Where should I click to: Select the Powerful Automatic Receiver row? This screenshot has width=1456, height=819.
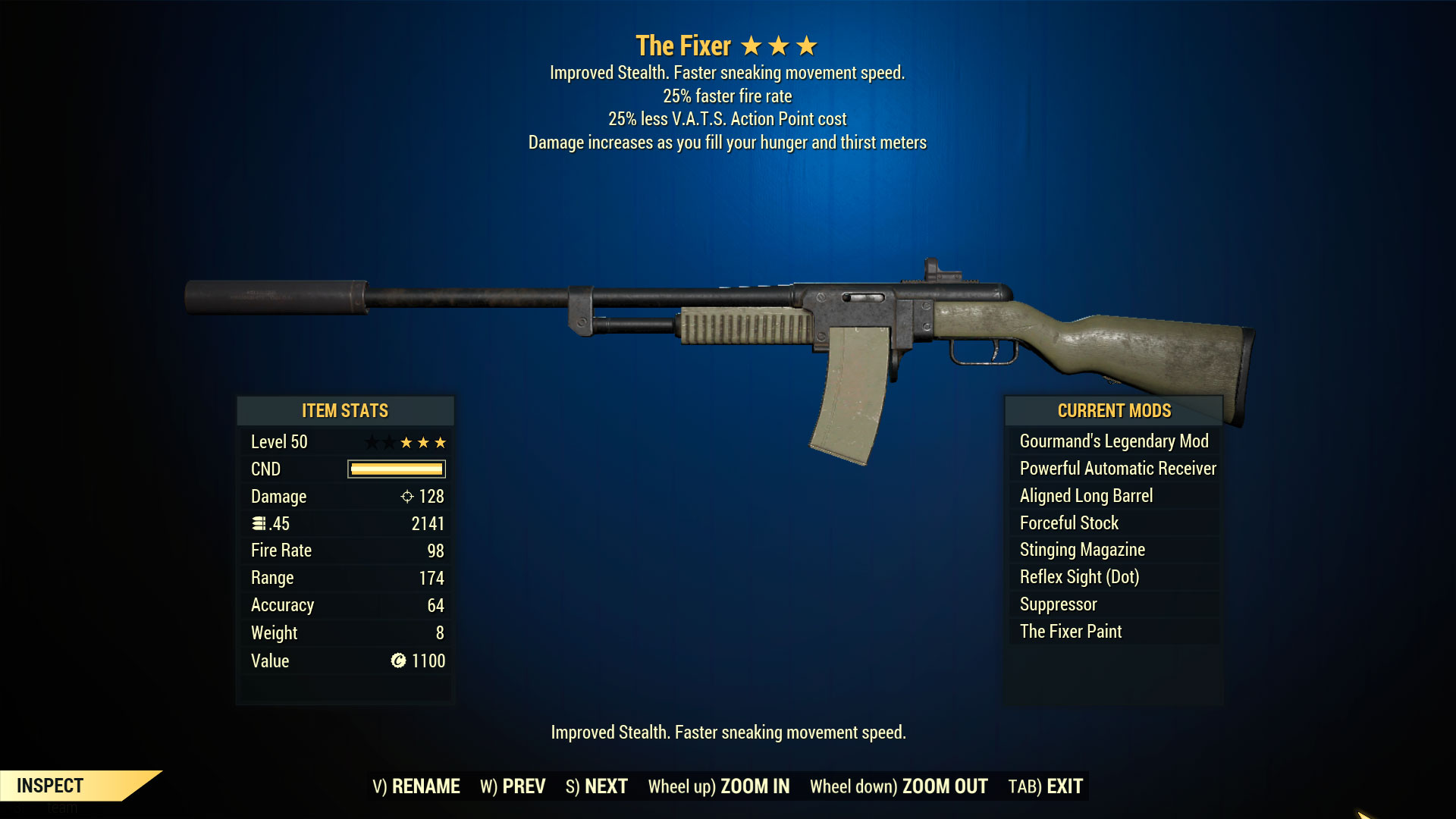click(x=1116, y=468)
